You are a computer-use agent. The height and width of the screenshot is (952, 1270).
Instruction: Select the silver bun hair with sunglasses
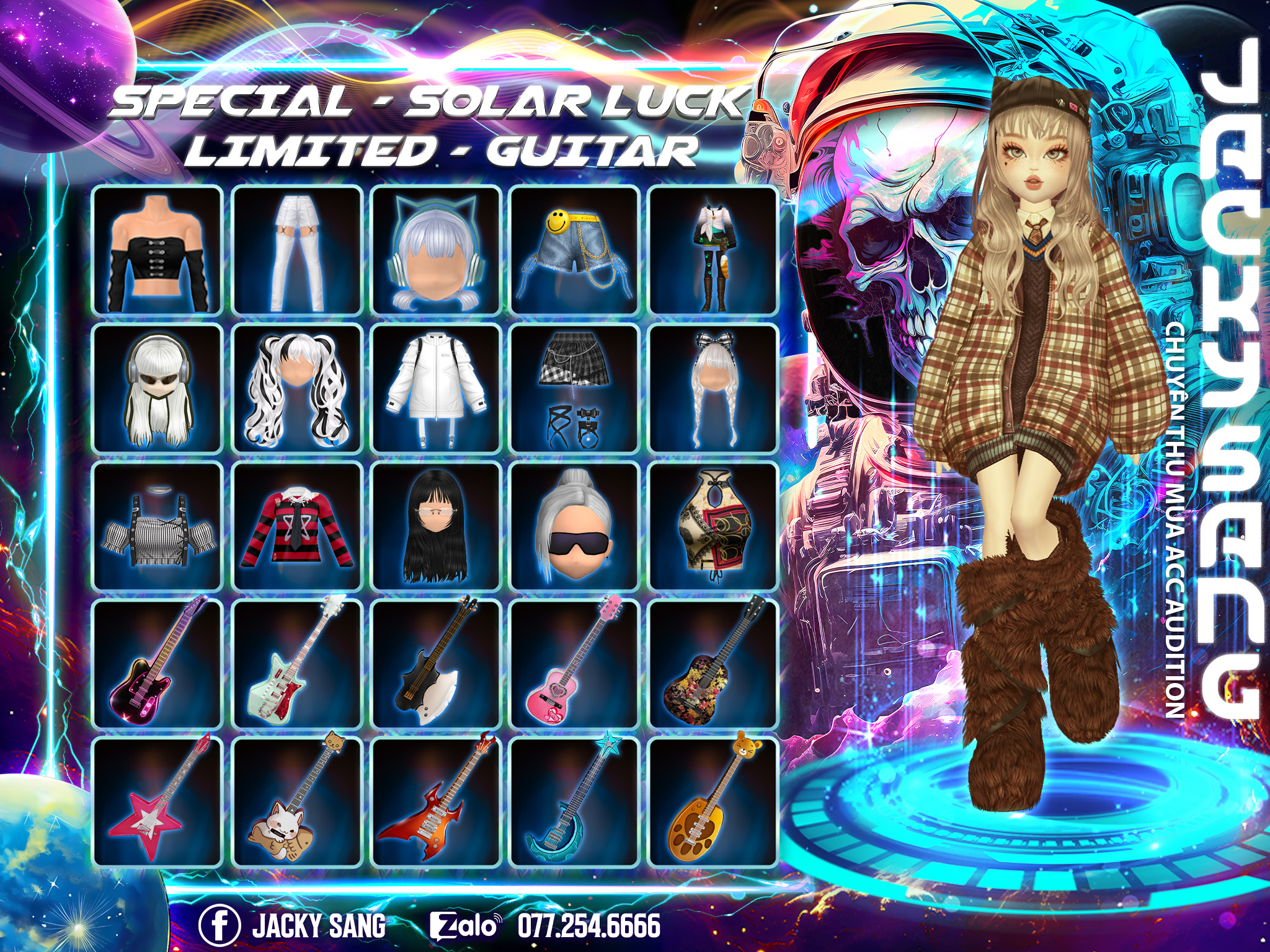(575, 526)
